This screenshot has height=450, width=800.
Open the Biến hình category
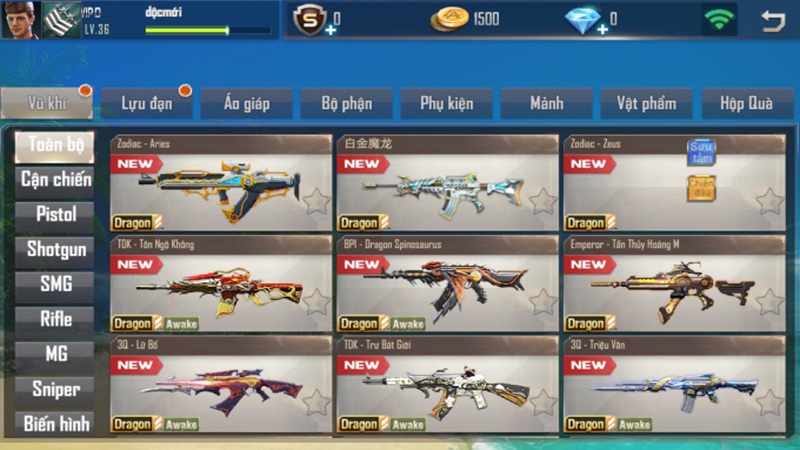[x=55, y=423]
